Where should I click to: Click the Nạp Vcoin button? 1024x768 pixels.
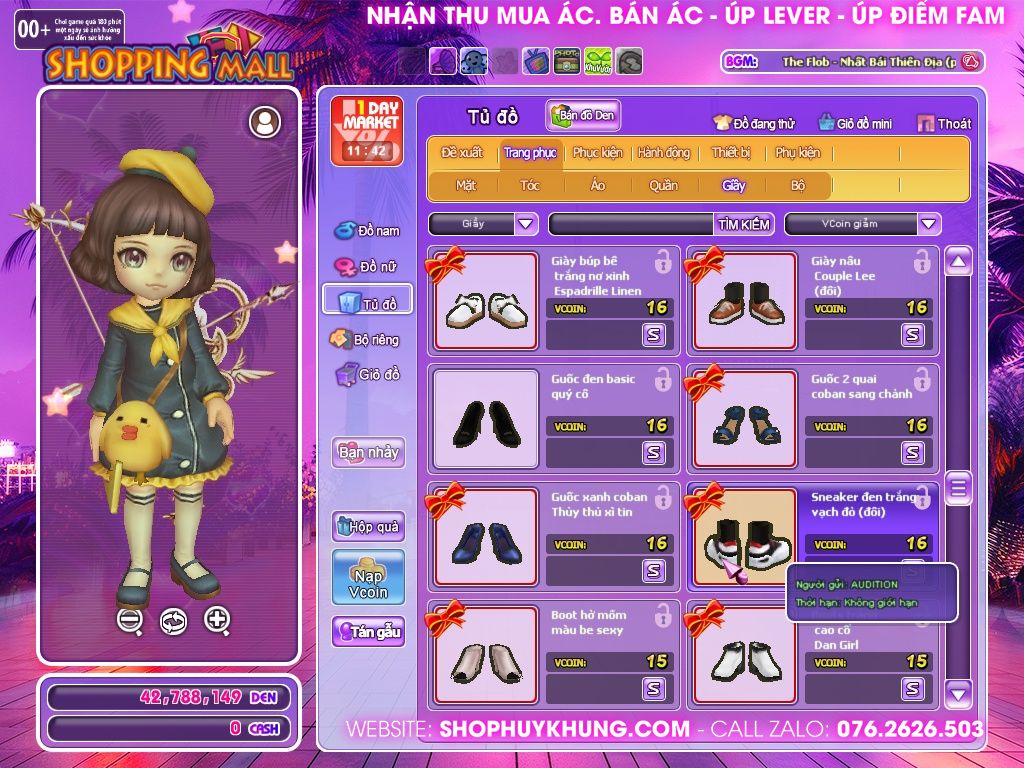(368, 578)
